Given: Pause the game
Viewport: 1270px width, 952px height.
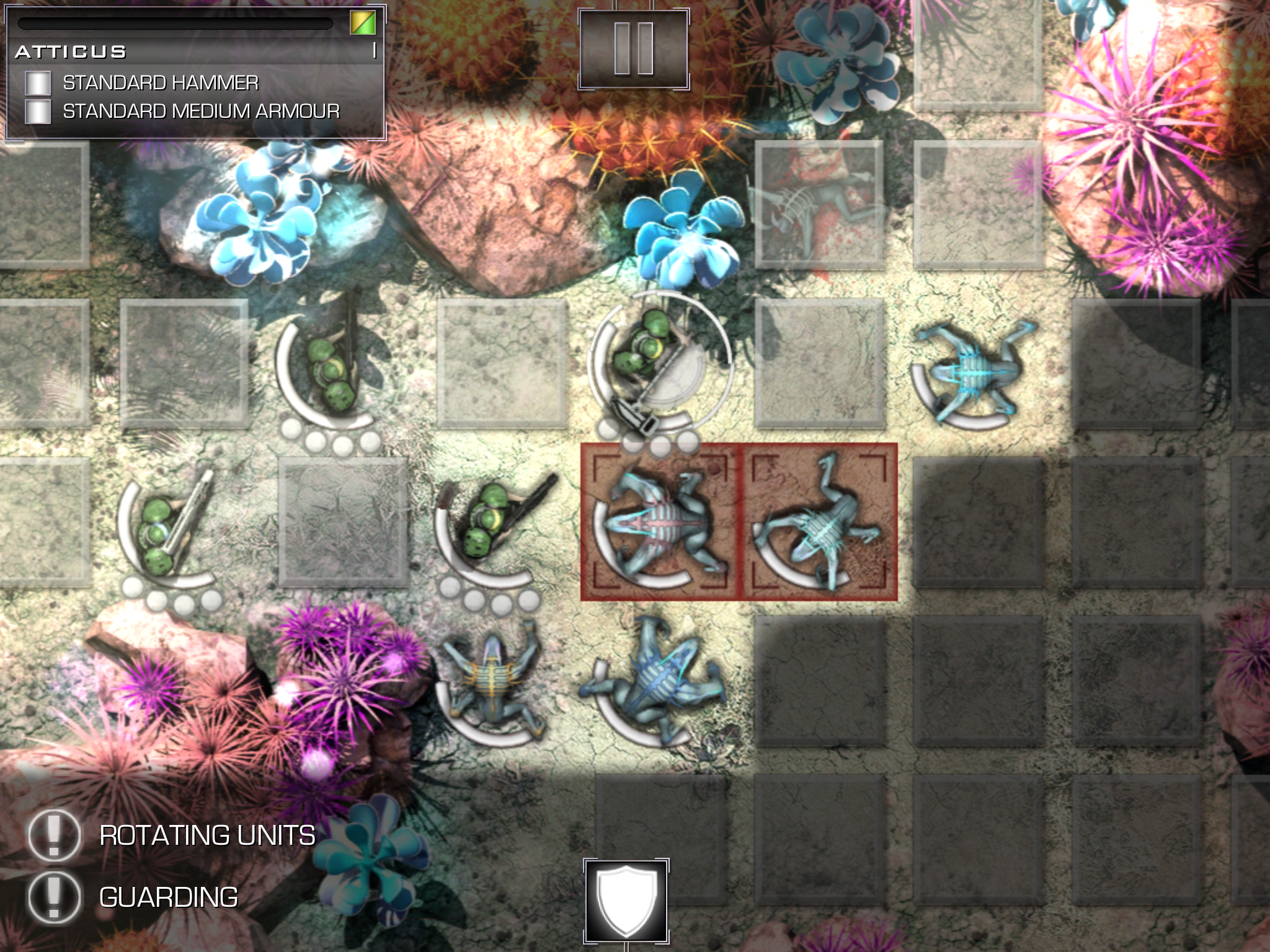Looking at the screenshot, I should tap(634, 49).
